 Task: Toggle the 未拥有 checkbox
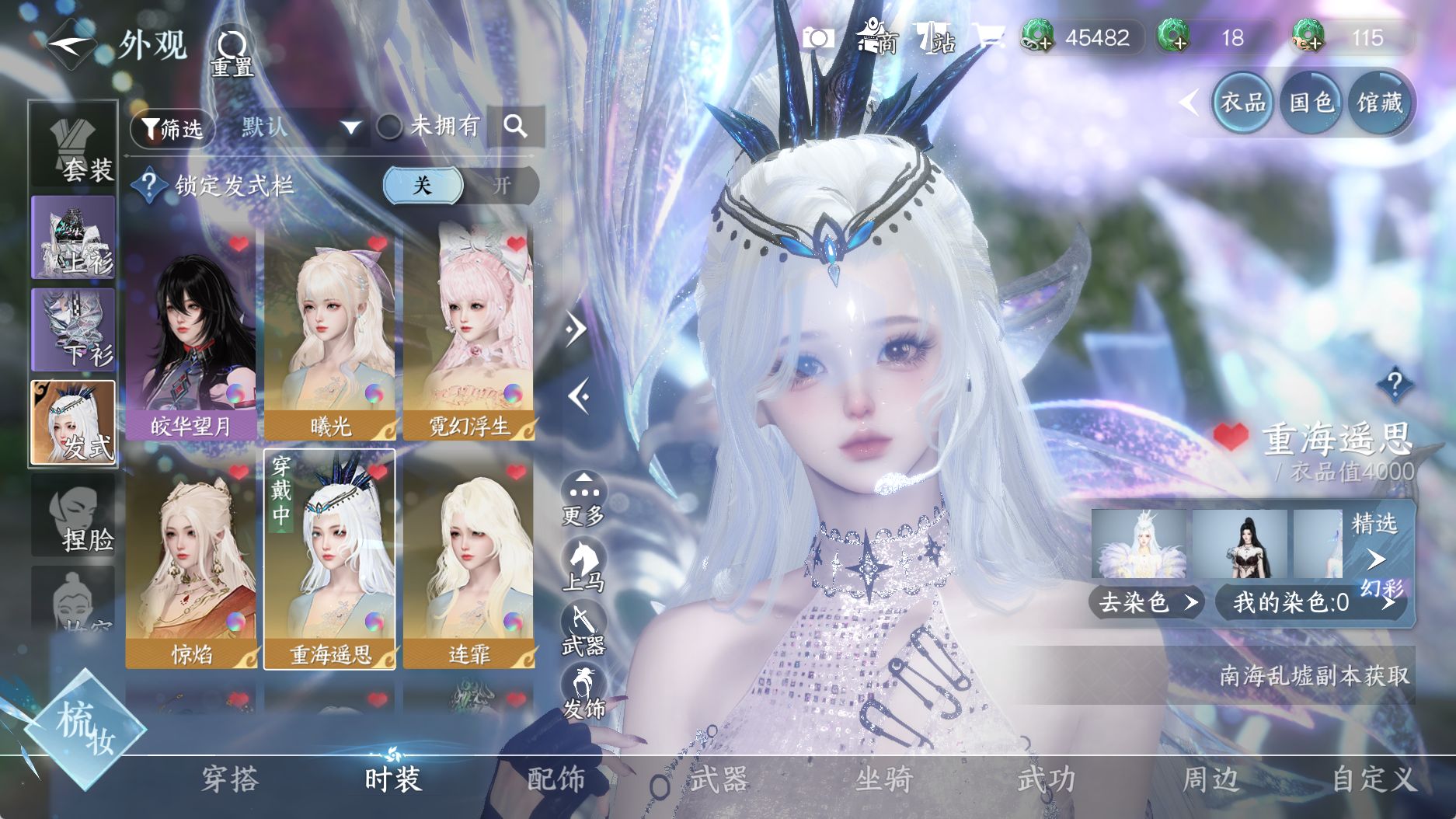pyautogui.click(x=389, y=127)
